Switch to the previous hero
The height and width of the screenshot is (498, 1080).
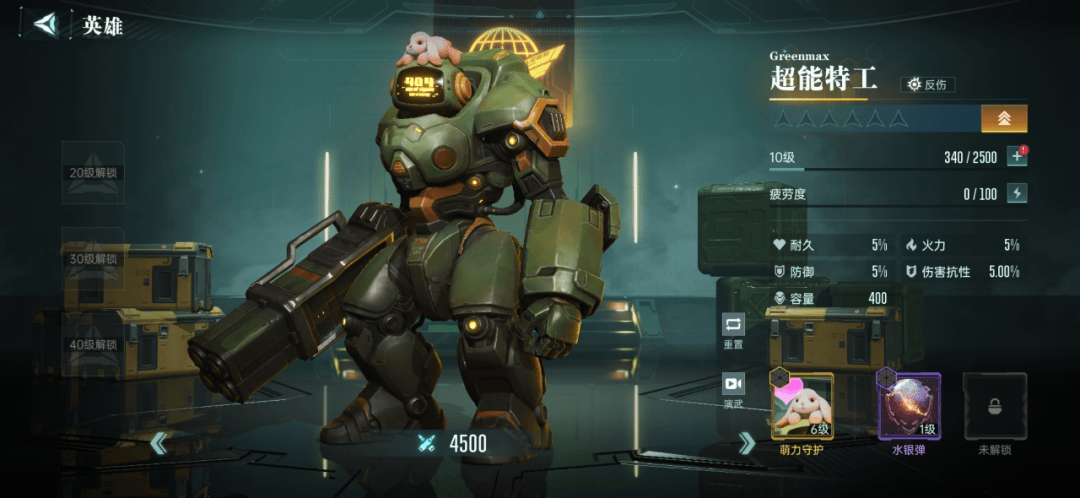(x=159, y=443)
